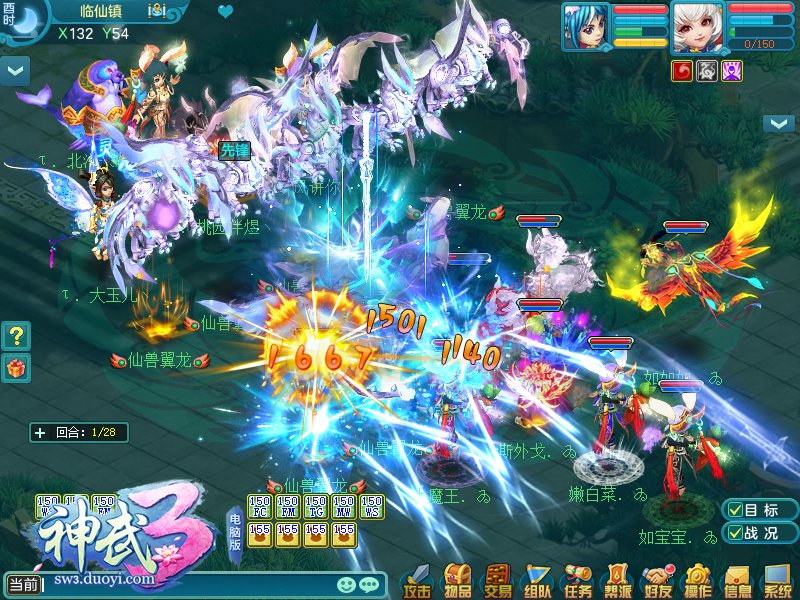
Task: Open the 操作 operations gear menu
Action: 697,580
